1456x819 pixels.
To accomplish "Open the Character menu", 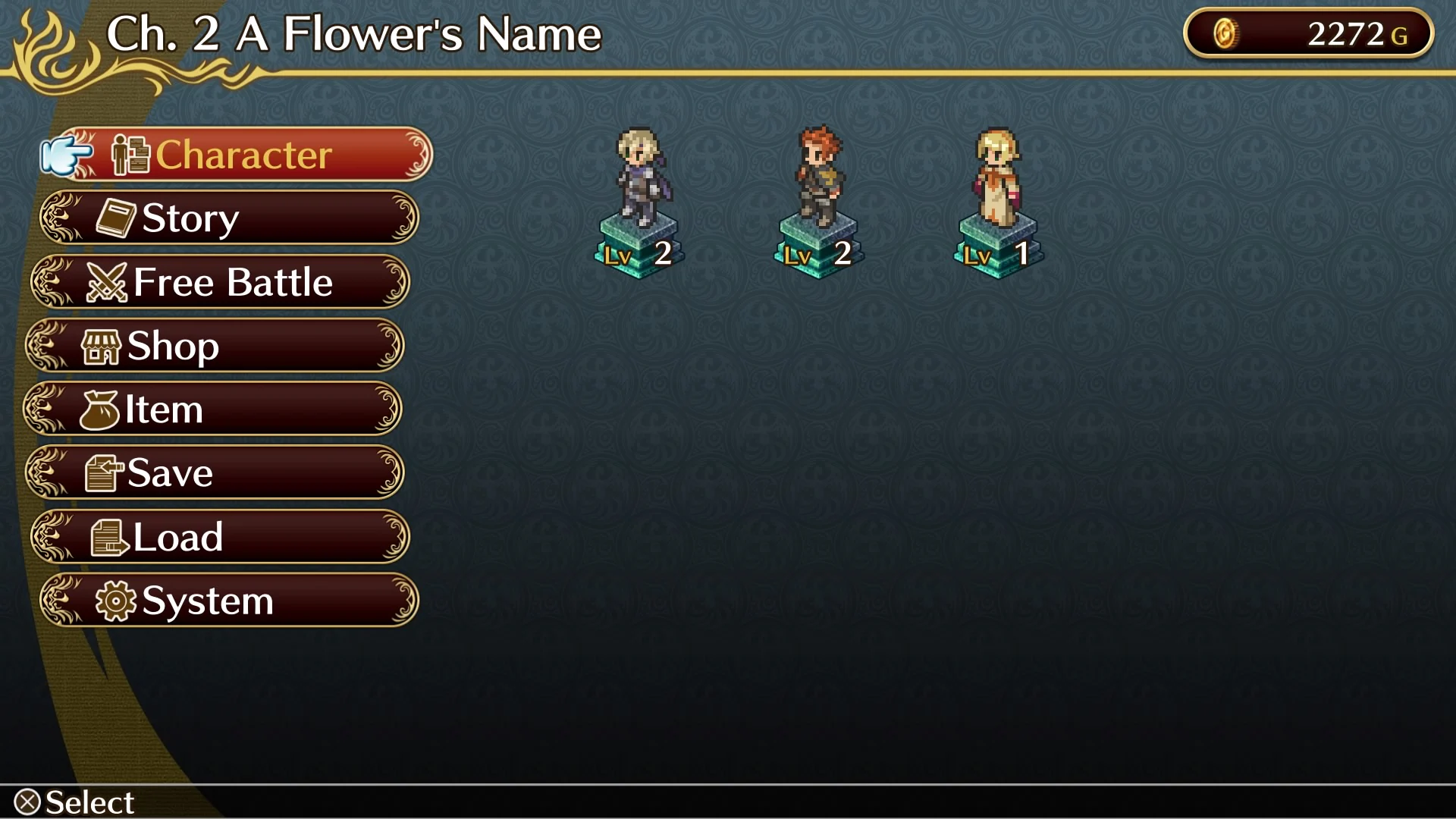I will 243,155.
